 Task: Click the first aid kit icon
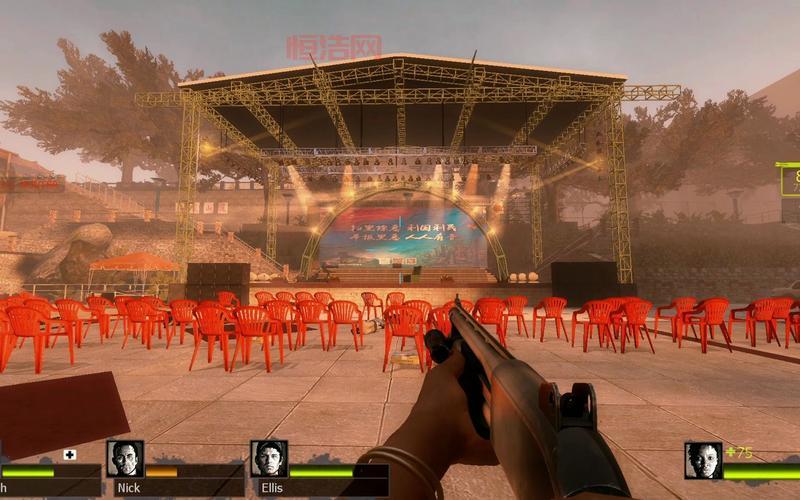(70, 455)
